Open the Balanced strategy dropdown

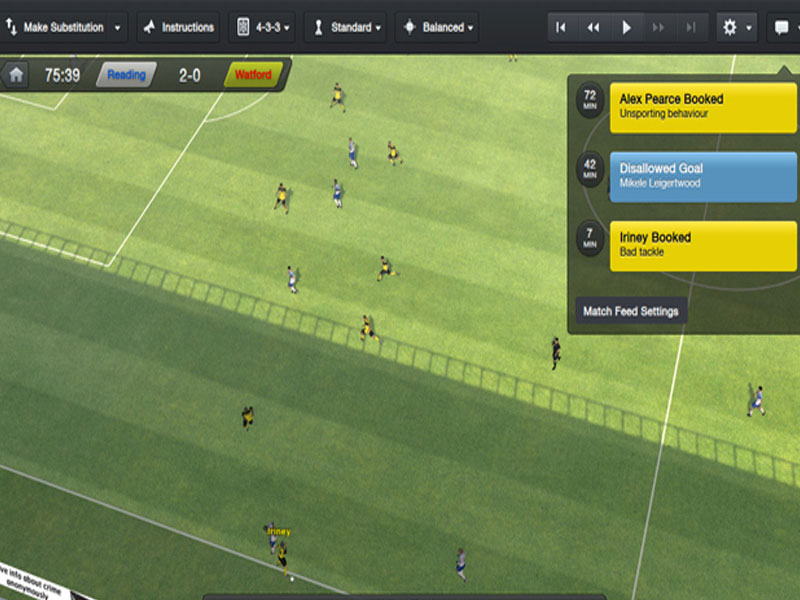[x=439, y=27]
